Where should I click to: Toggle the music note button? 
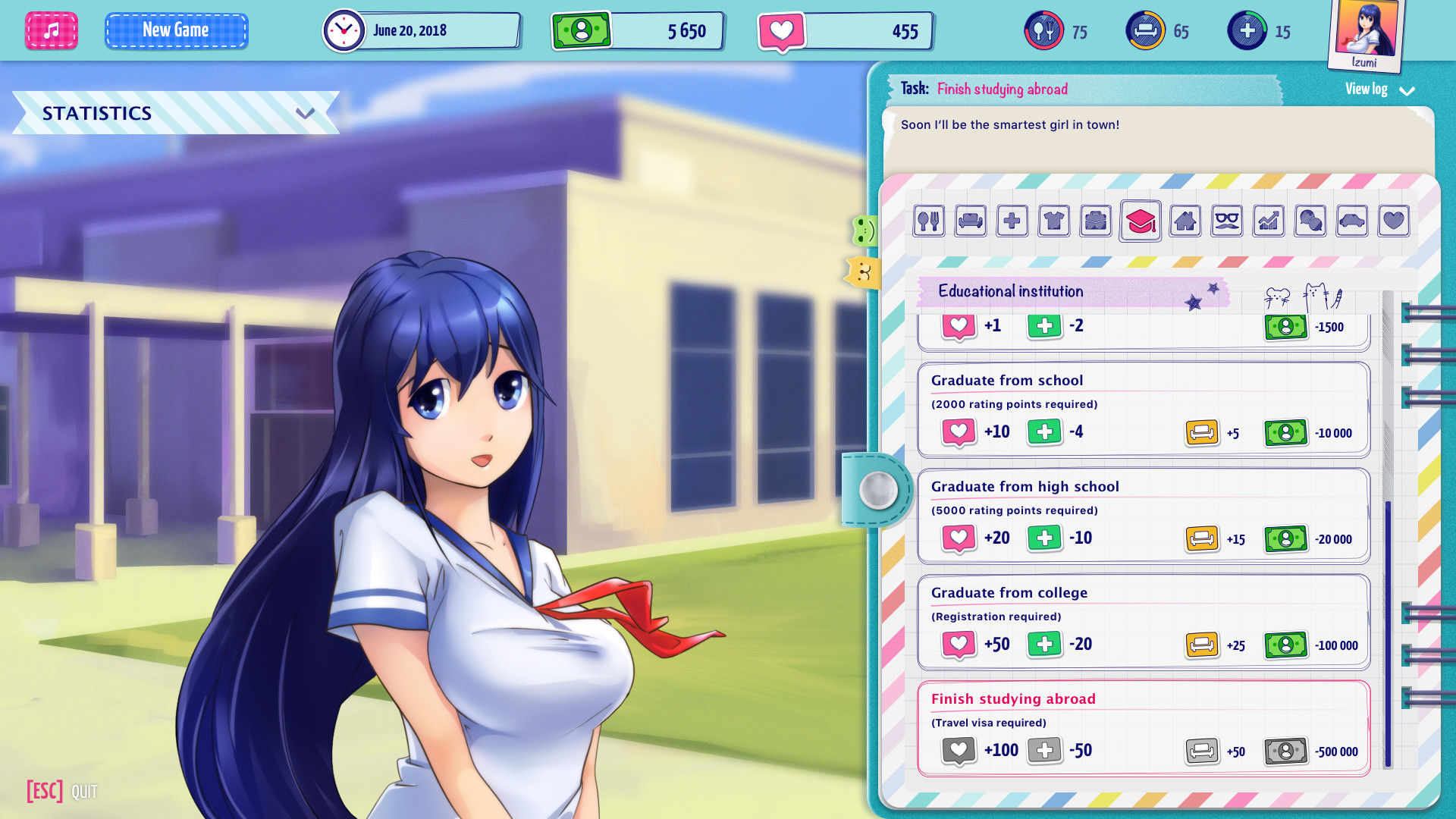point(51,30)
